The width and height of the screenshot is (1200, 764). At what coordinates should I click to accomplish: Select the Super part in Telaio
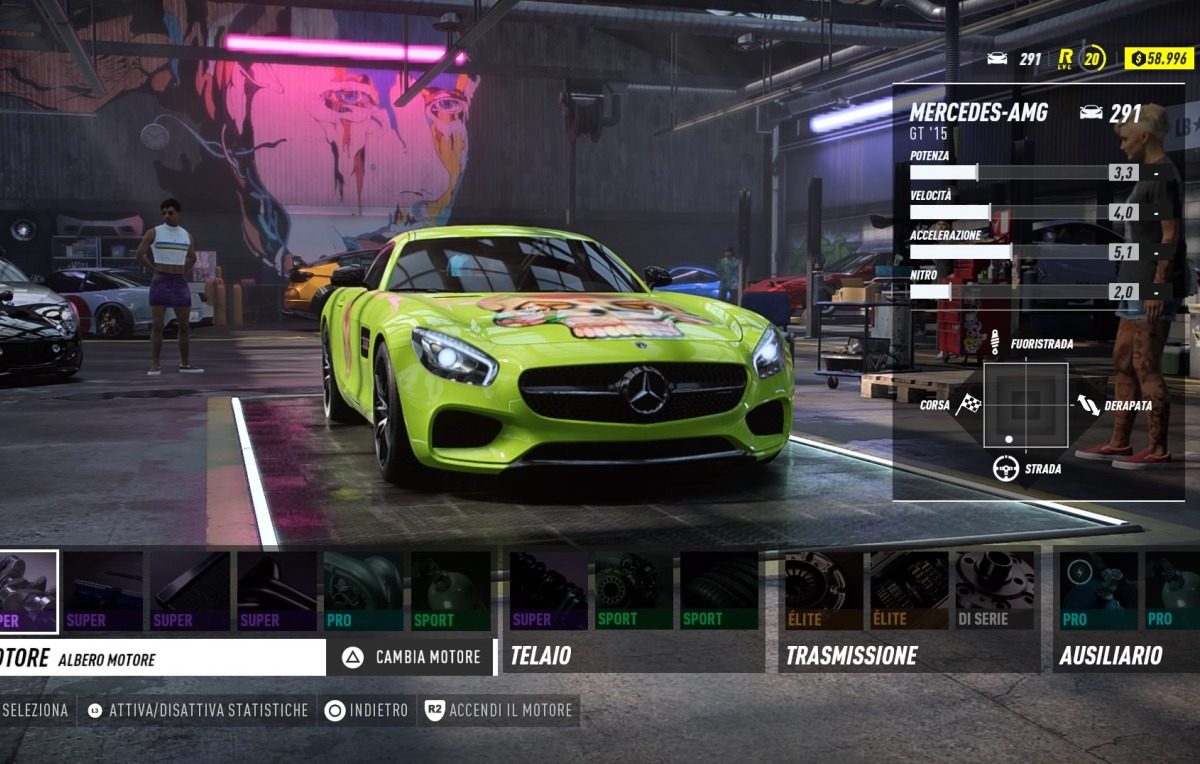(x=548, y=591)
